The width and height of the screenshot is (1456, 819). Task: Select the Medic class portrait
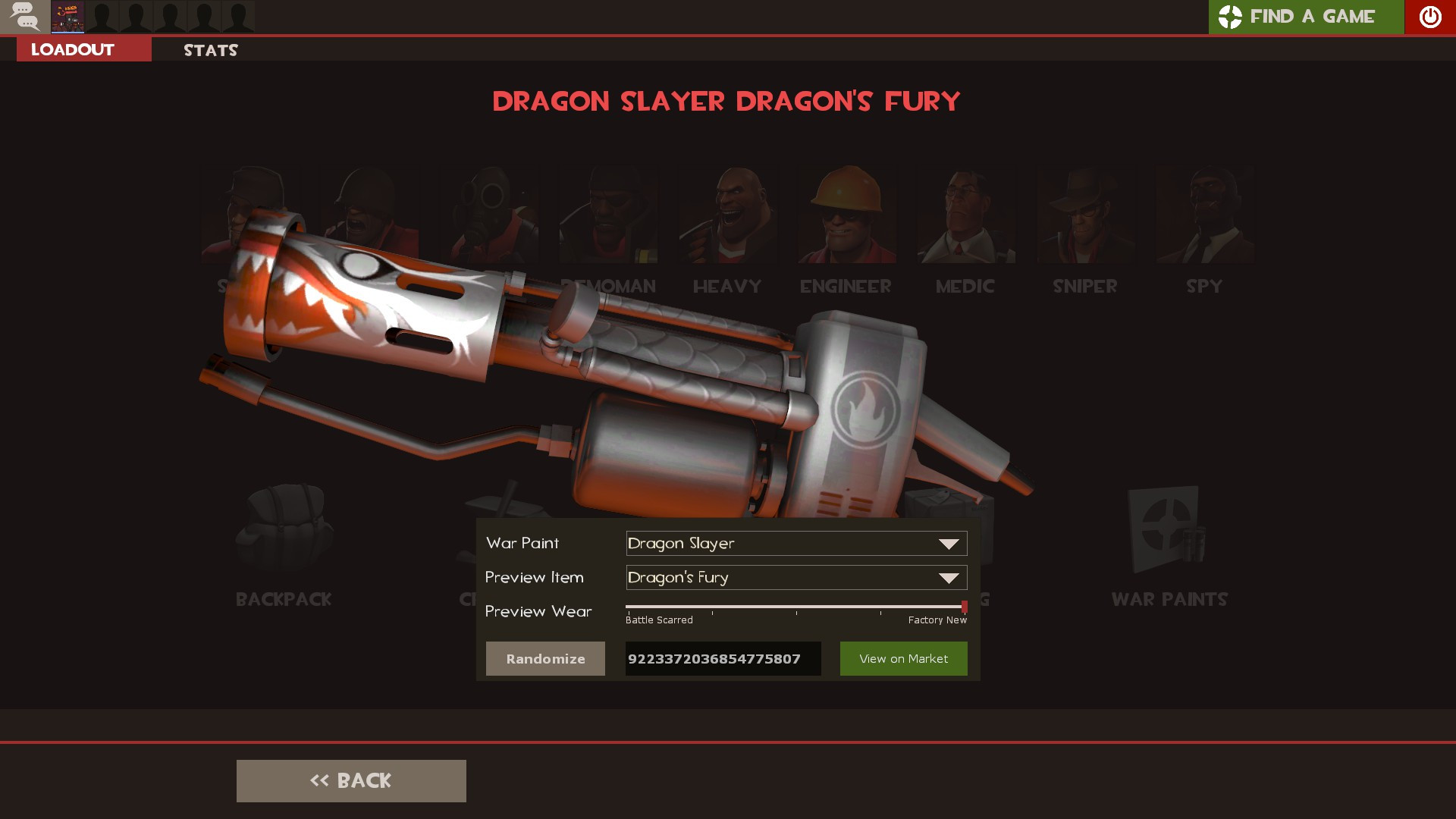(965, 216)
